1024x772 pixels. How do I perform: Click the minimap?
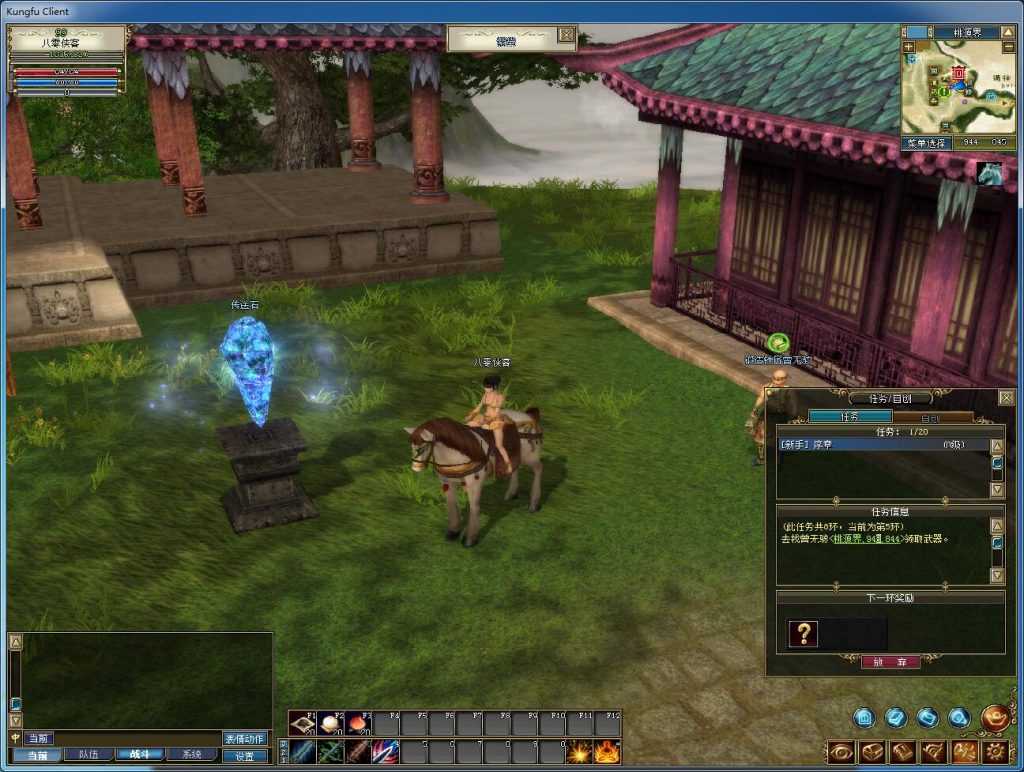pyautogui.click(x=957, y=88)
